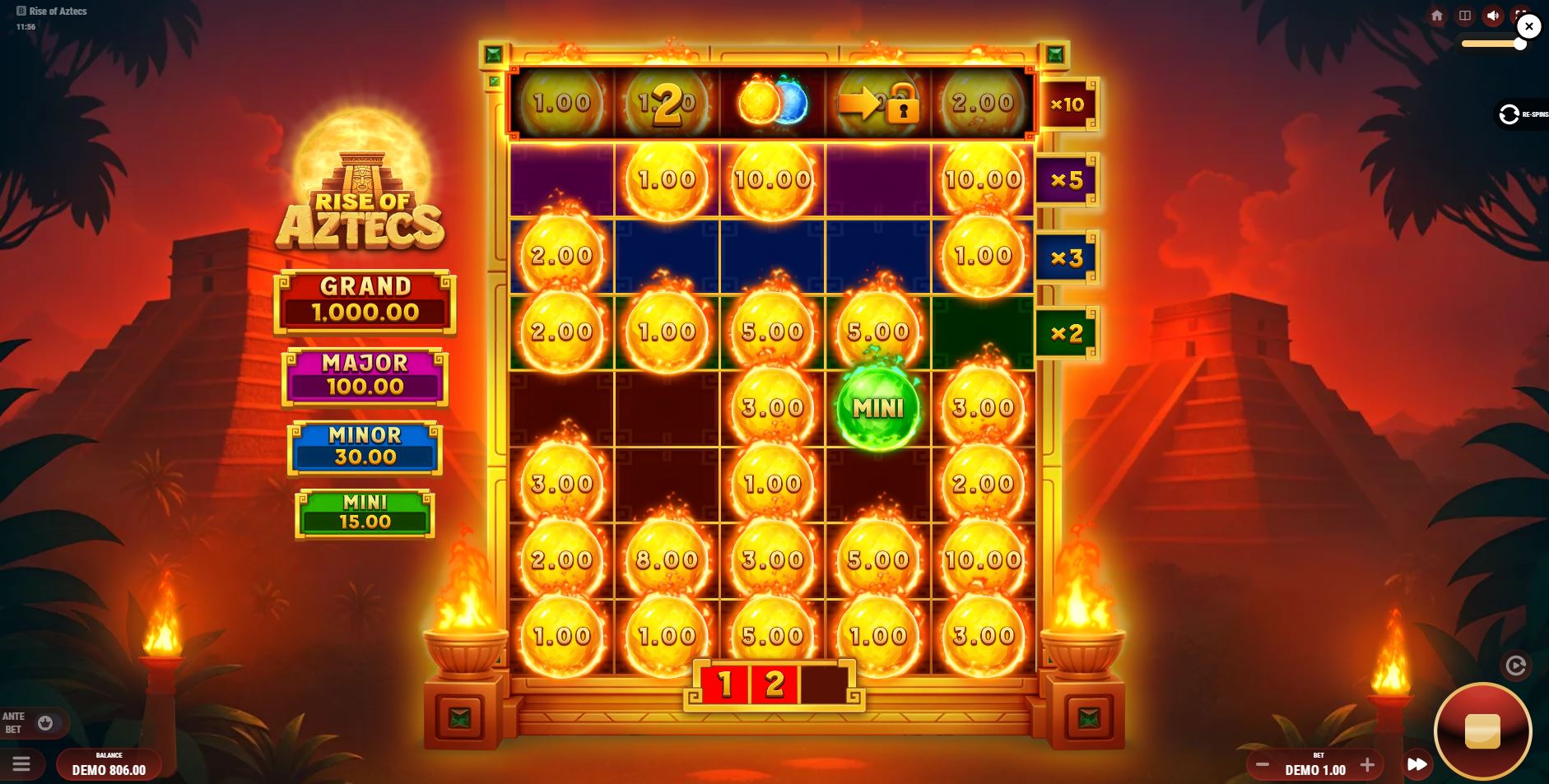Viewport: 1549px width, 784px height.
Task: Click the fast-forward turbo spin icon
Action: [1417, 764]
